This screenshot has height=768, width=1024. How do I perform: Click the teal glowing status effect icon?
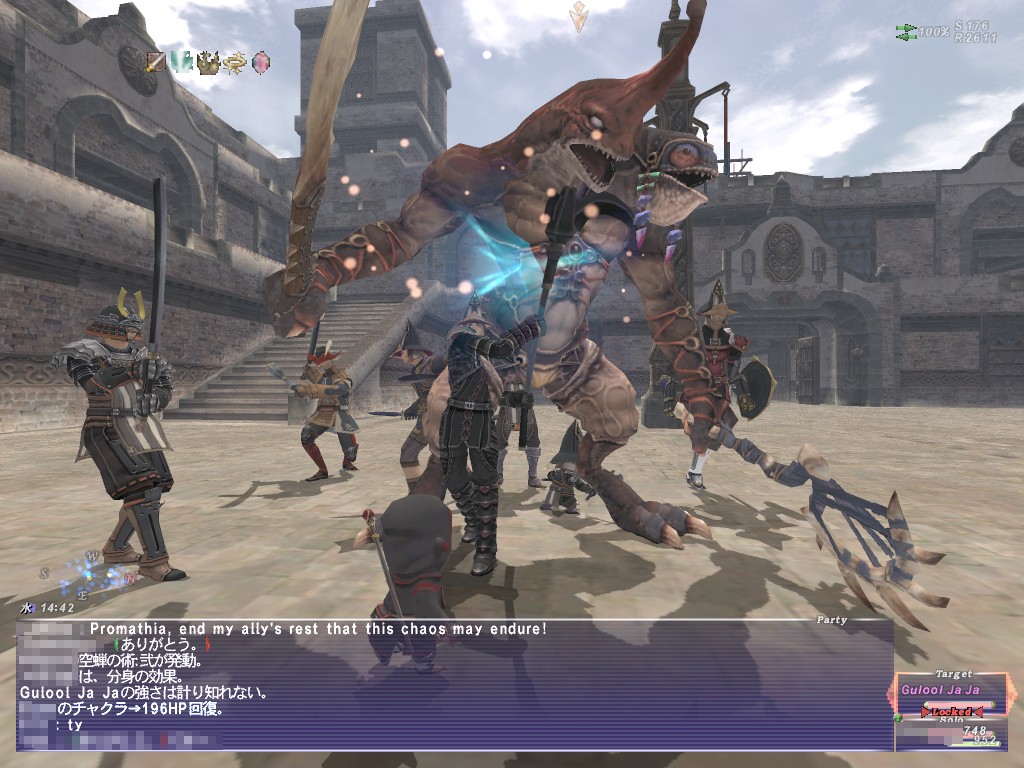click(x=182, y=62)
